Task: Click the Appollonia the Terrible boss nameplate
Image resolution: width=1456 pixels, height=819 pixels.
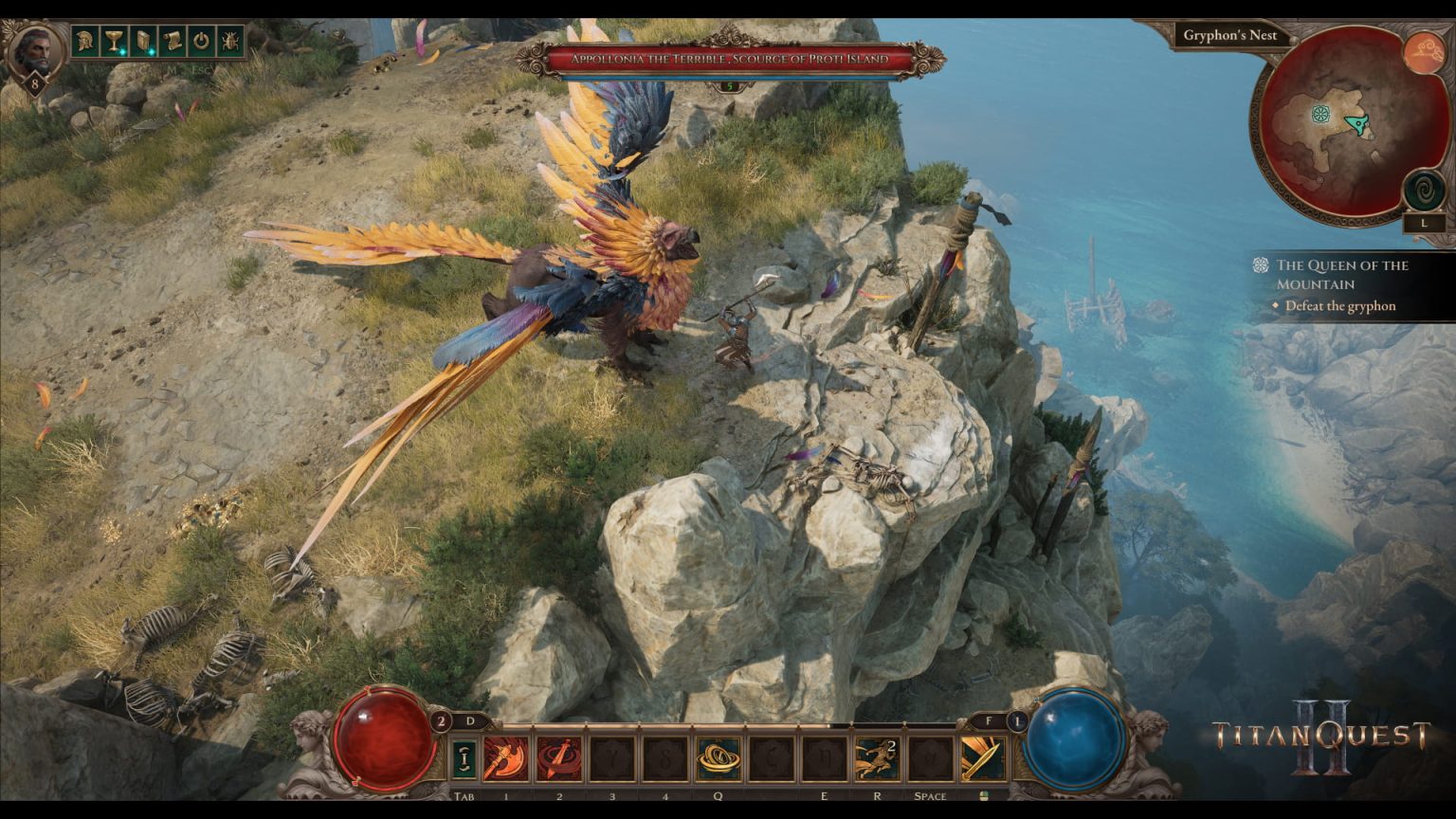Action: click(x=729, y=59)
